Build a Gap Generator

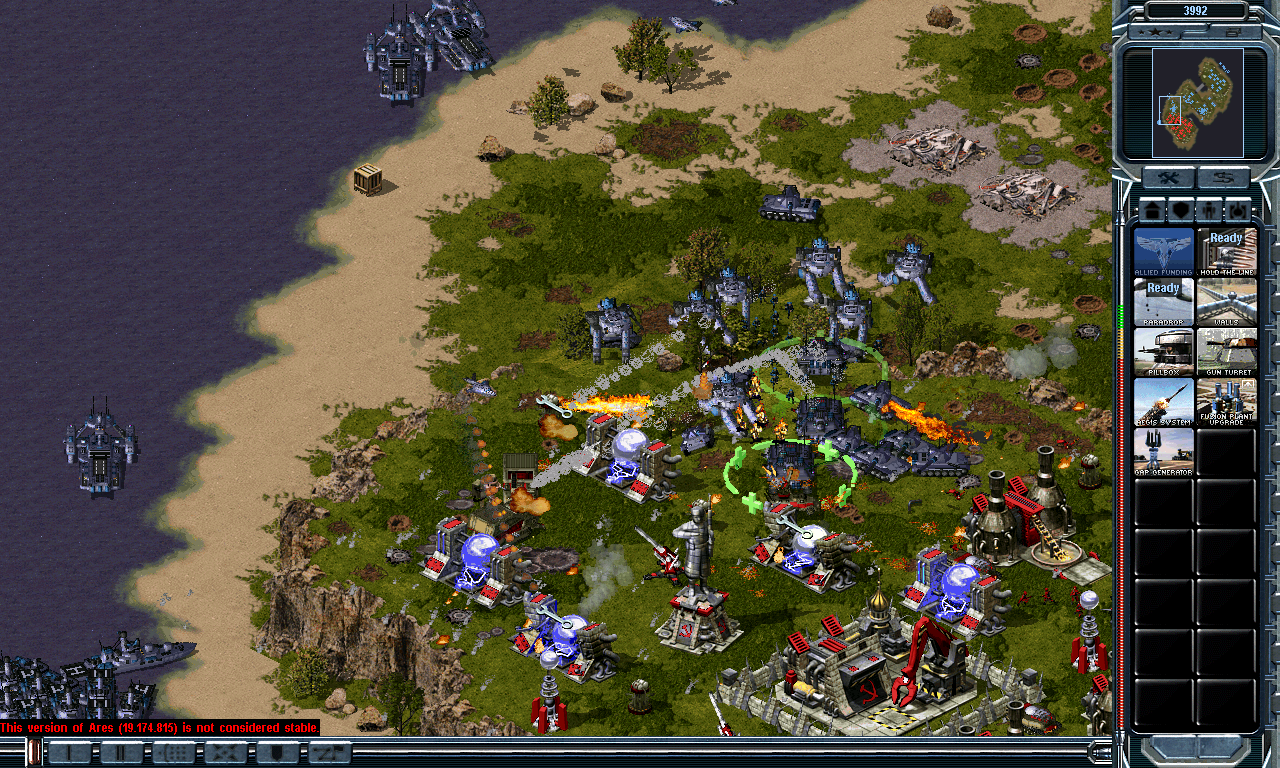click(x=1164, y=451)
